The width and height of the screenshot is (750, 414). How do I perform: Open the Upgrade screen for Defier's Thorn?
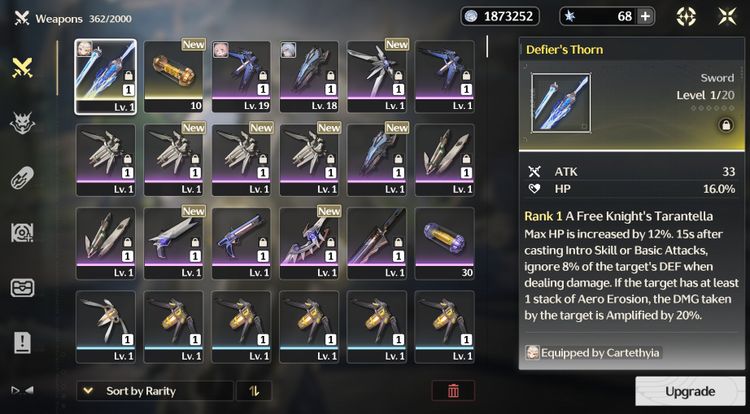(x=690, y=391)
